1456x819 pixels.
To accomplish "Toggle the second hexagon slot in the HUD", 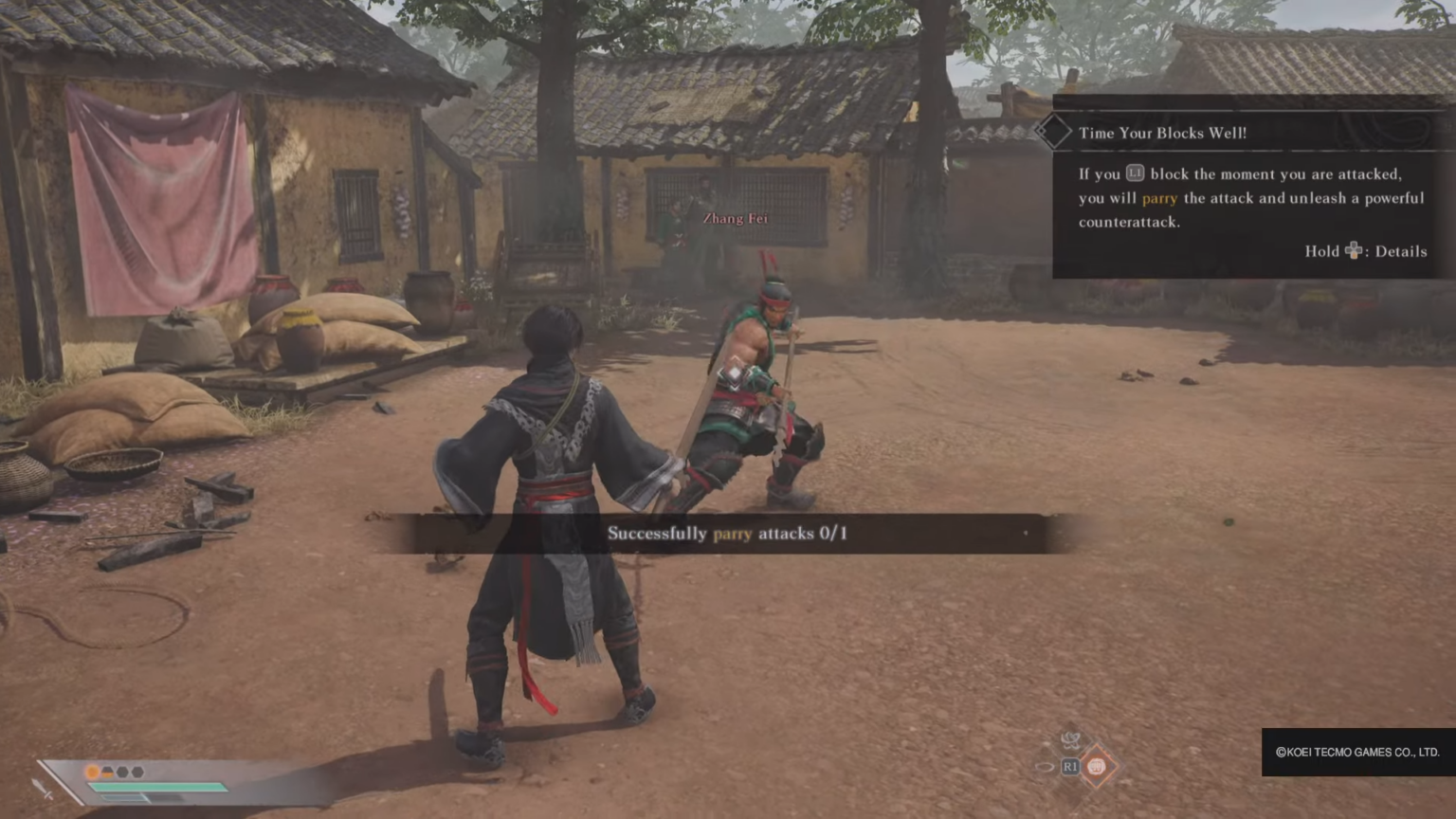I will 122,773.
